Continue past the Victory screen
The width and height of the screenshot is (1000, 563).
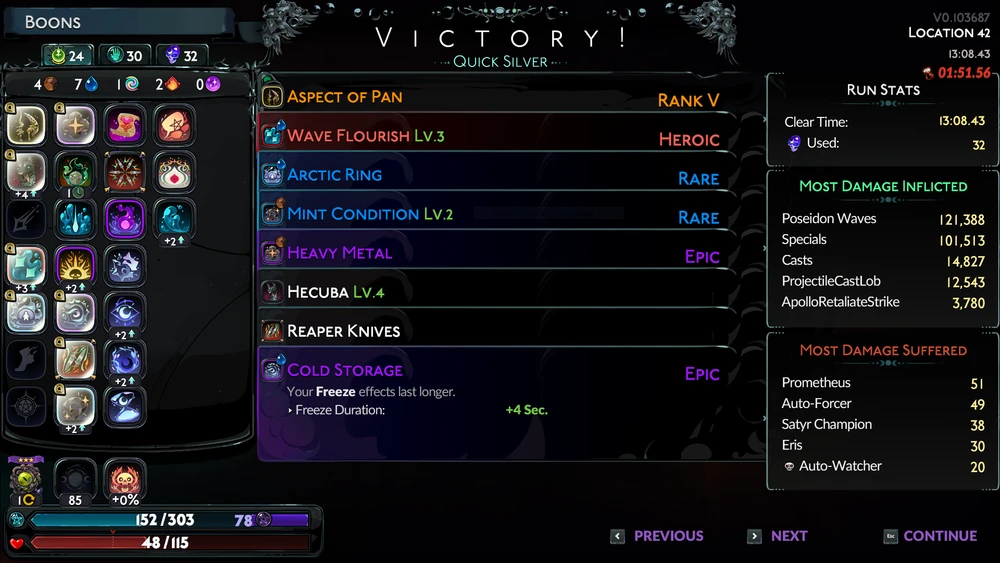click(930, 536)
